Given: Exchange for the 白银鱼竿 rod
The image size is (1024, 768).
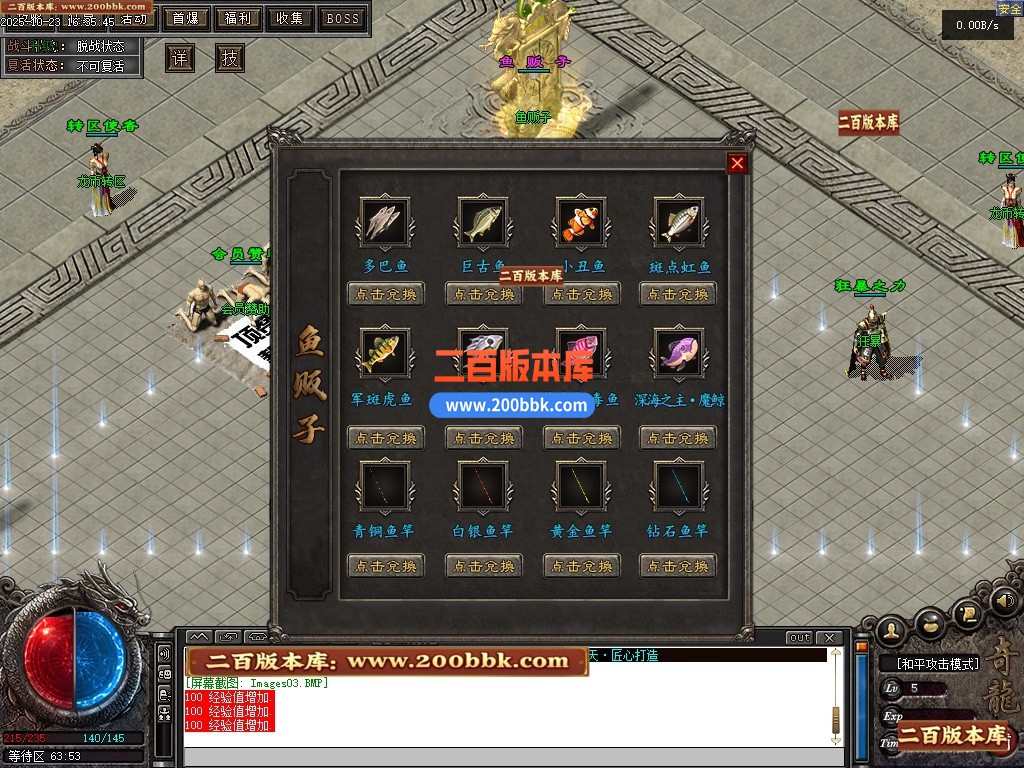Looking at the screenshot, I should pos(484,565).
